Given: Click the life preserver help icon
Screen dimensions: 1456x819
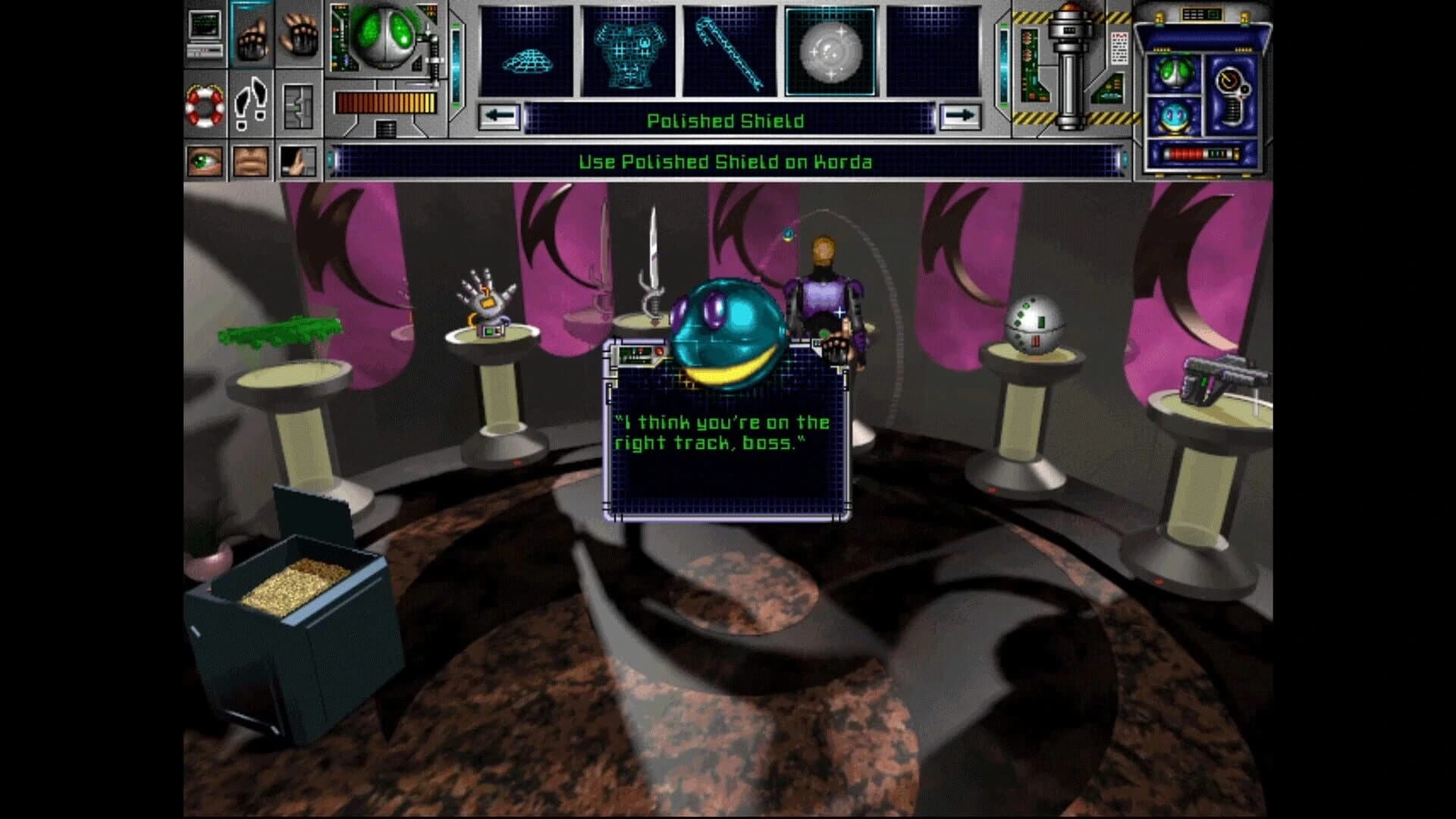Looking at the screenshot, I should (x=206, y=105).
